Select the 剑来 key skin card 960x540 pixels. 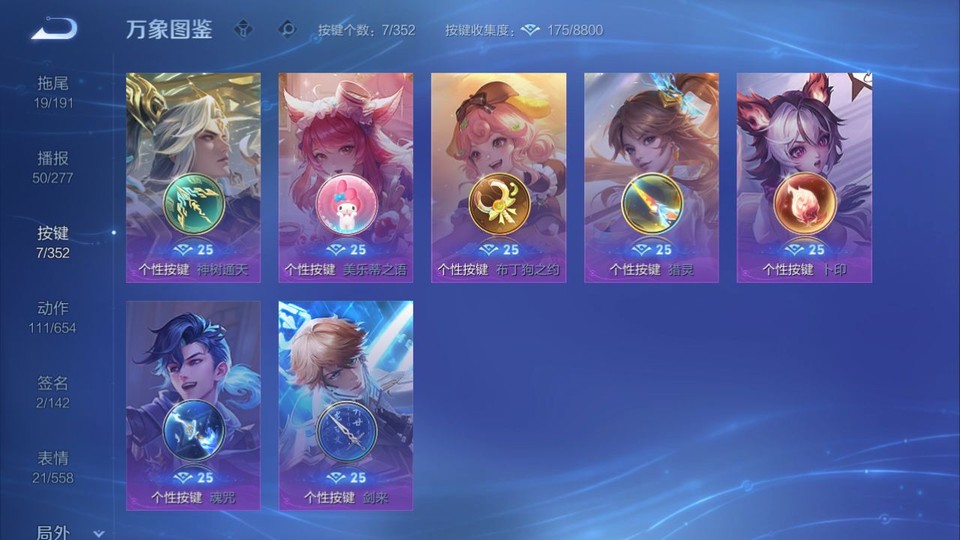click(346, 405)
